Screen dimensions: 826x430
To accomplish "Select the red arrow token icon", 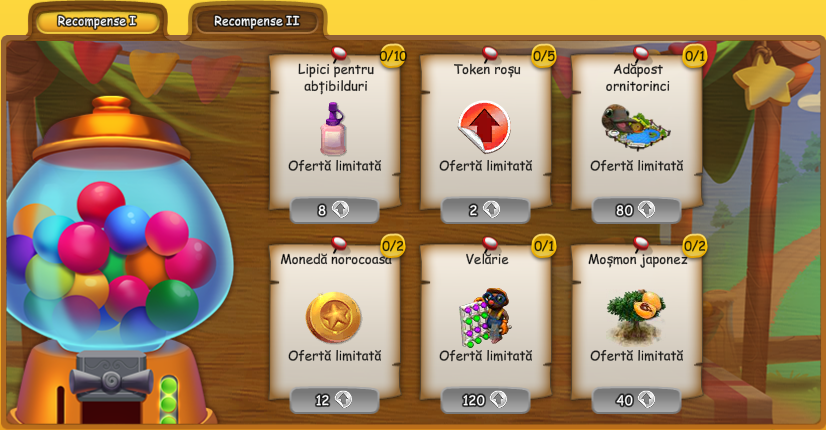I will pyautogui.click(x=485, y=127).
